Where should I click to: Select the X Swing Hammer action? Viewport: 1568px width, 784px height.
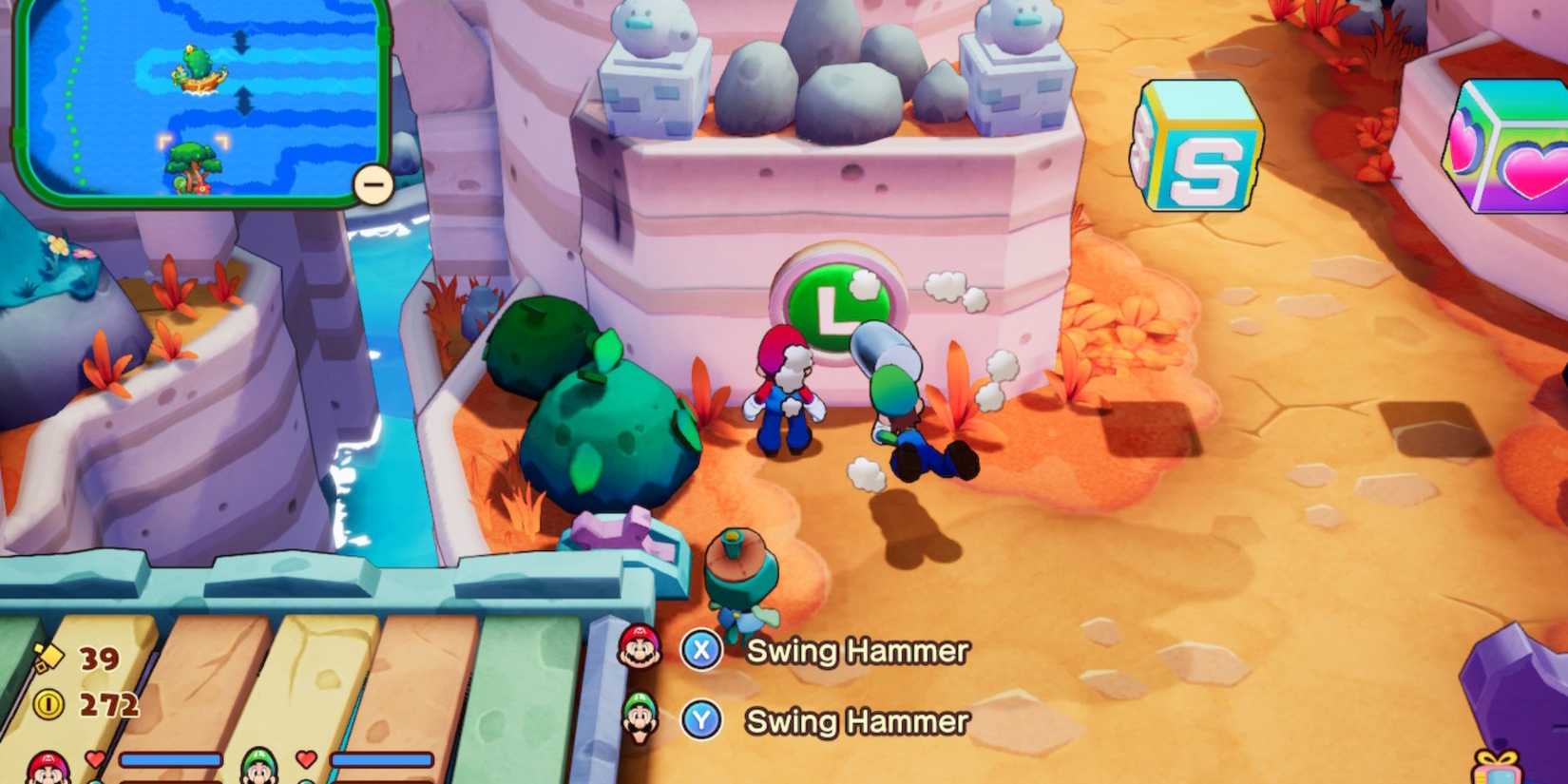tap(855, 652)
